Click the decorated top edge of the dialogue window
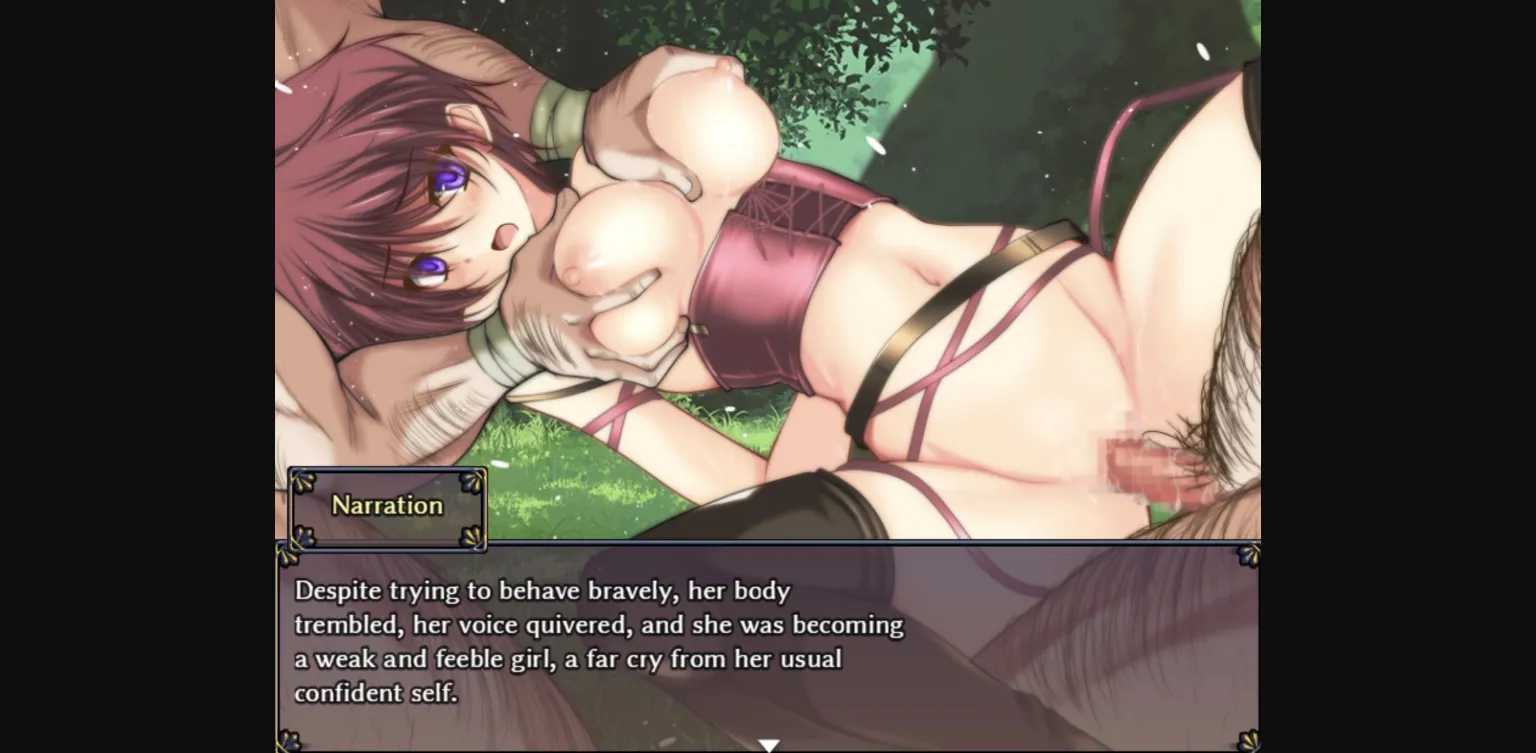The height and width of the screenshot is (753, 1536). pyautogui.click(x=768, y=543)
